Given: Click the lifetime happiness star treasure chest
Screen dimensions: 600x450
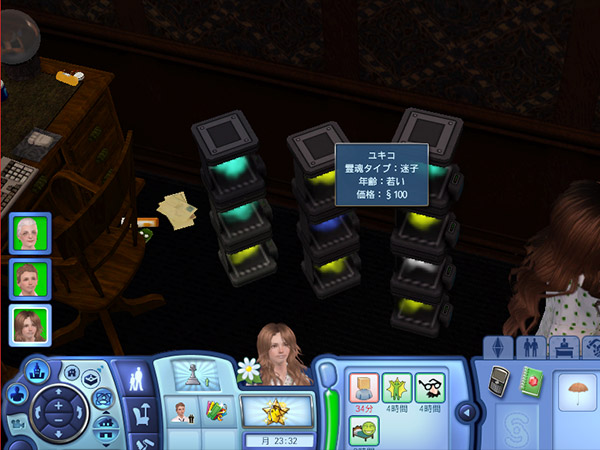Looking at the screenshot, I should [274, 410].
